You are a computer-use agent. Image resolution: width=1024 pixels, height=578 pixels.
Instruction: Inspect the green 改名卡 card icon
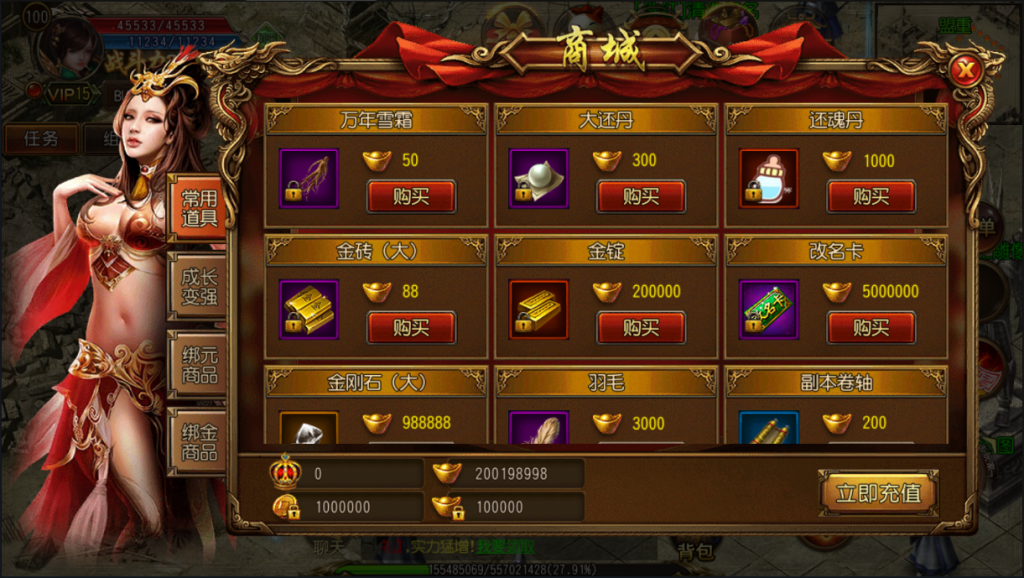point(768,309)
